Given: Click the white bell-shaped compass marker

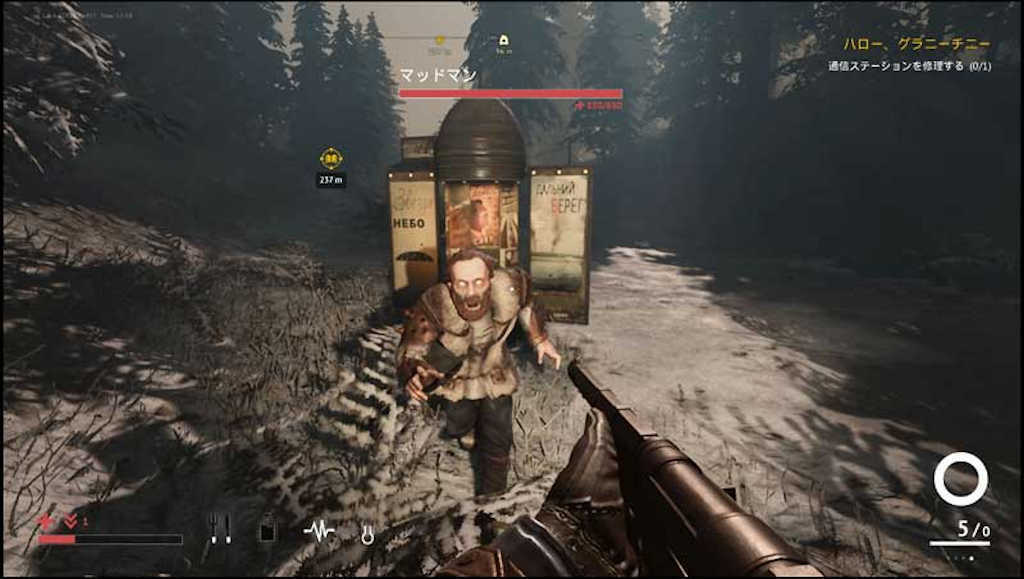Looking at the screenshot, I should point(504,41).
